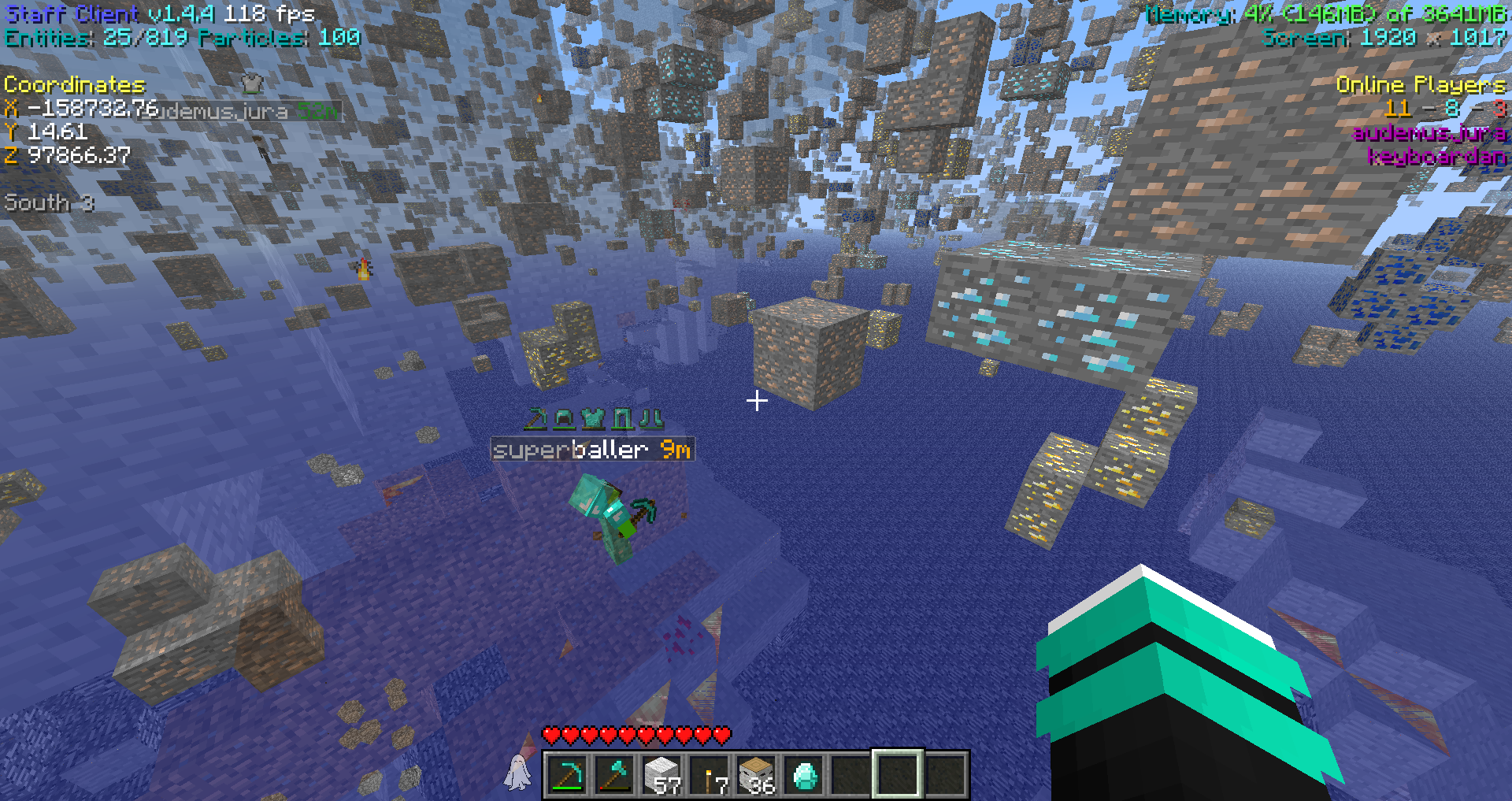Select keyboardan in the Online Players list
Screen dimensions: 1512x801
(x=1436, y=156)
